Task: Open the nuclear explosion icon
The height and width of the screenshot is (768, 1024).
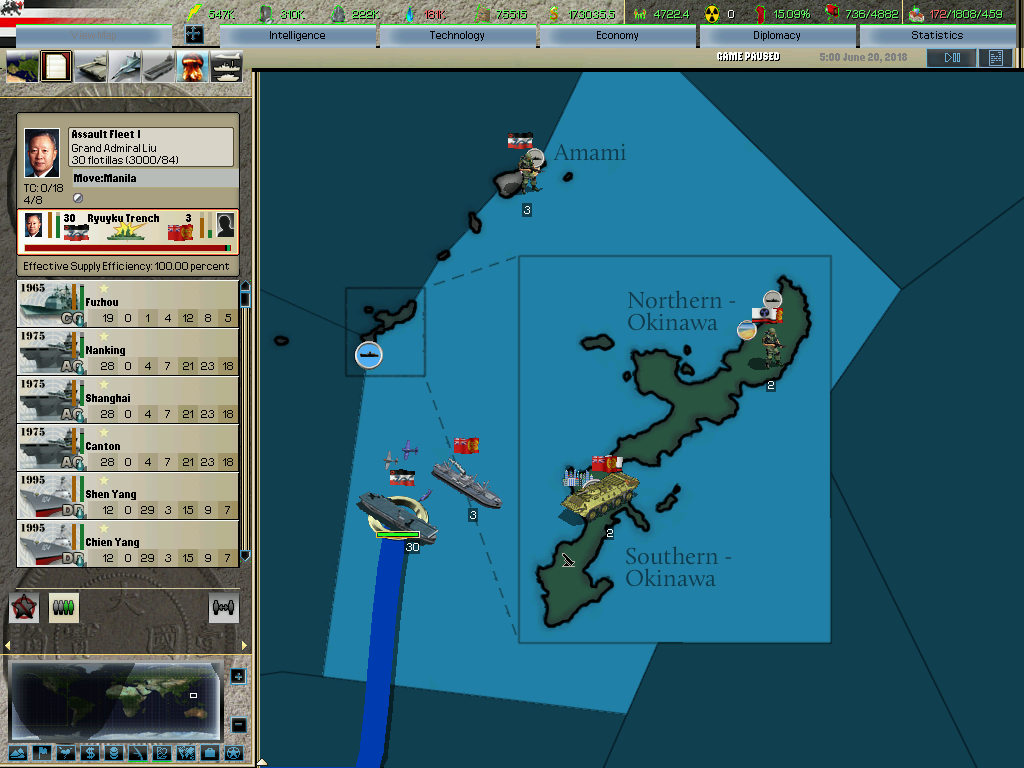Action: (x=192, y=67)
